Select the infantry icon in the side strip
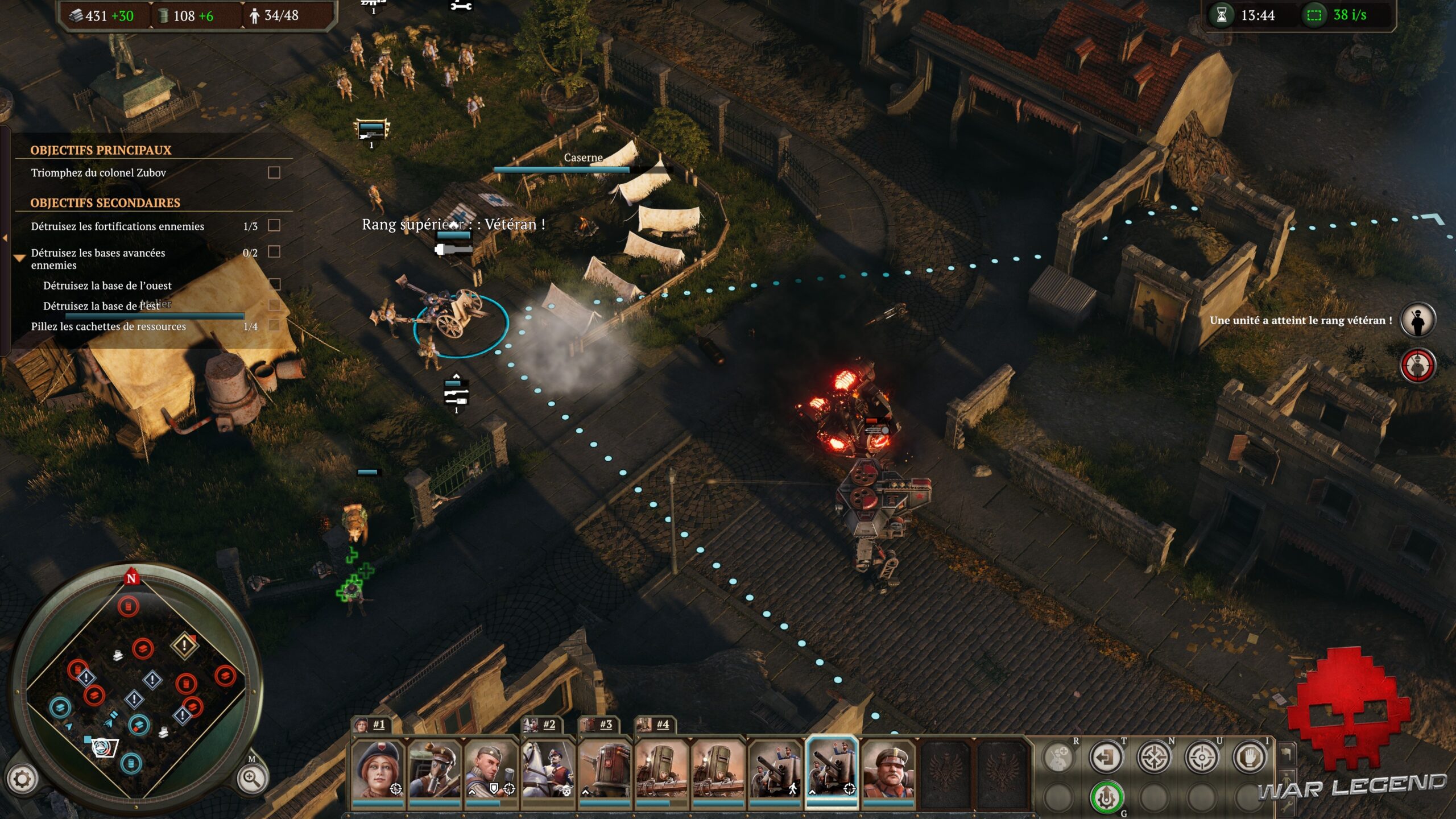1456x819 pixels. tap(1287, 779)
